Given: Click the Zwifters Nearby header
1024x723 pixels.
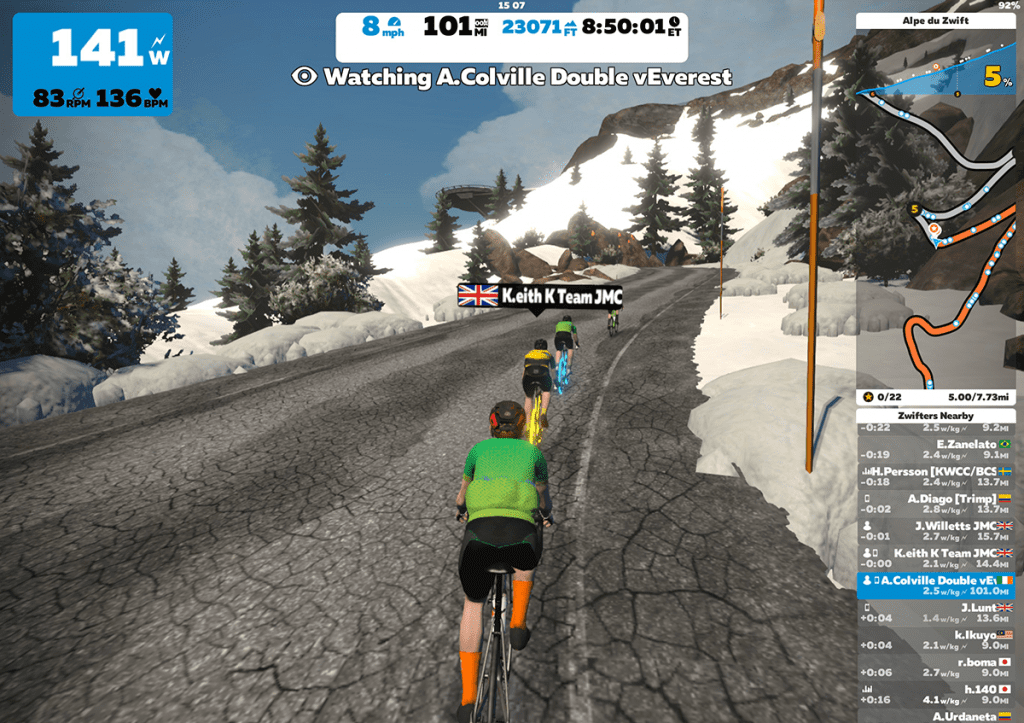Looking at the screenshot, I should tap(935, 415).
